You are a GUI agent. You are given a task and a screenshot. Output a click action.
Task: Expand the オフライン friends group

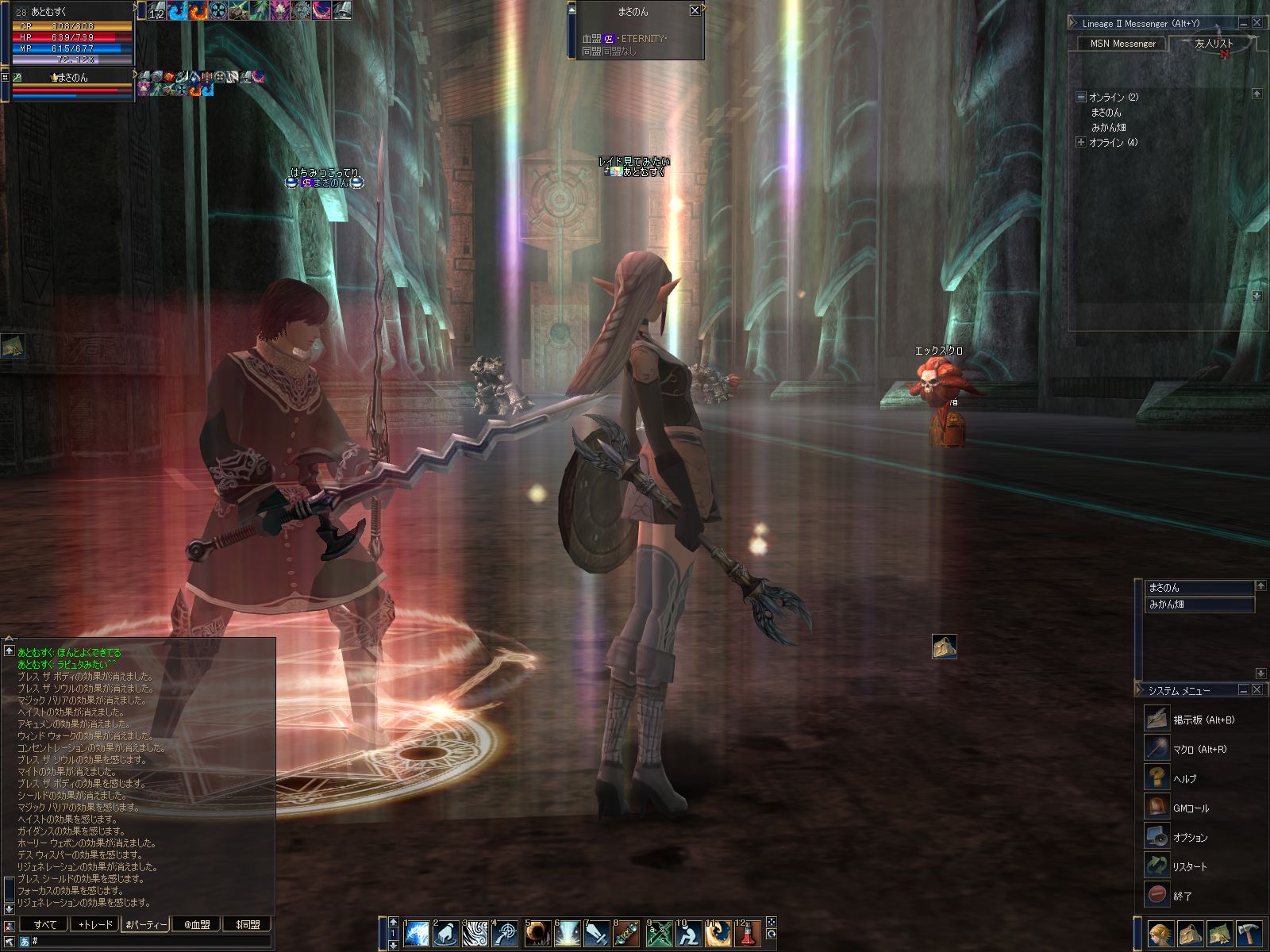click(x=1080, y=143)
